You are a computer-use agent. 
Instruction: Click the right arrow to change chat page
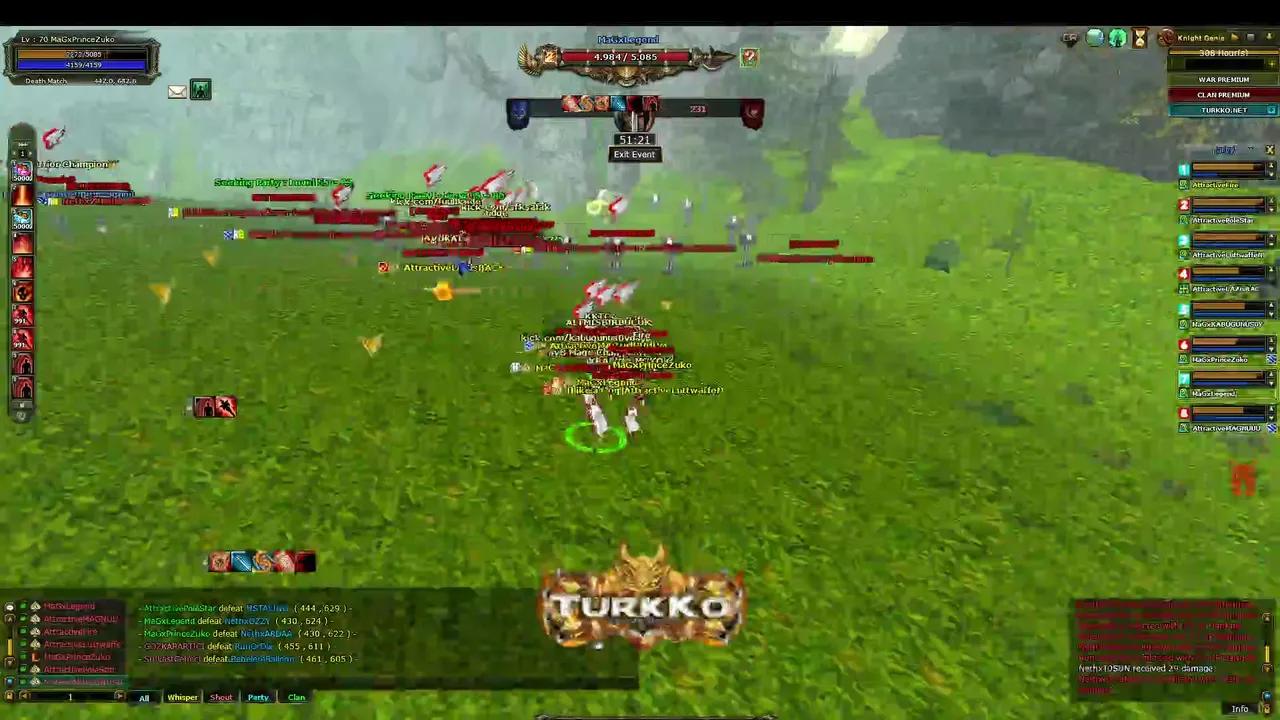point(120,696)
